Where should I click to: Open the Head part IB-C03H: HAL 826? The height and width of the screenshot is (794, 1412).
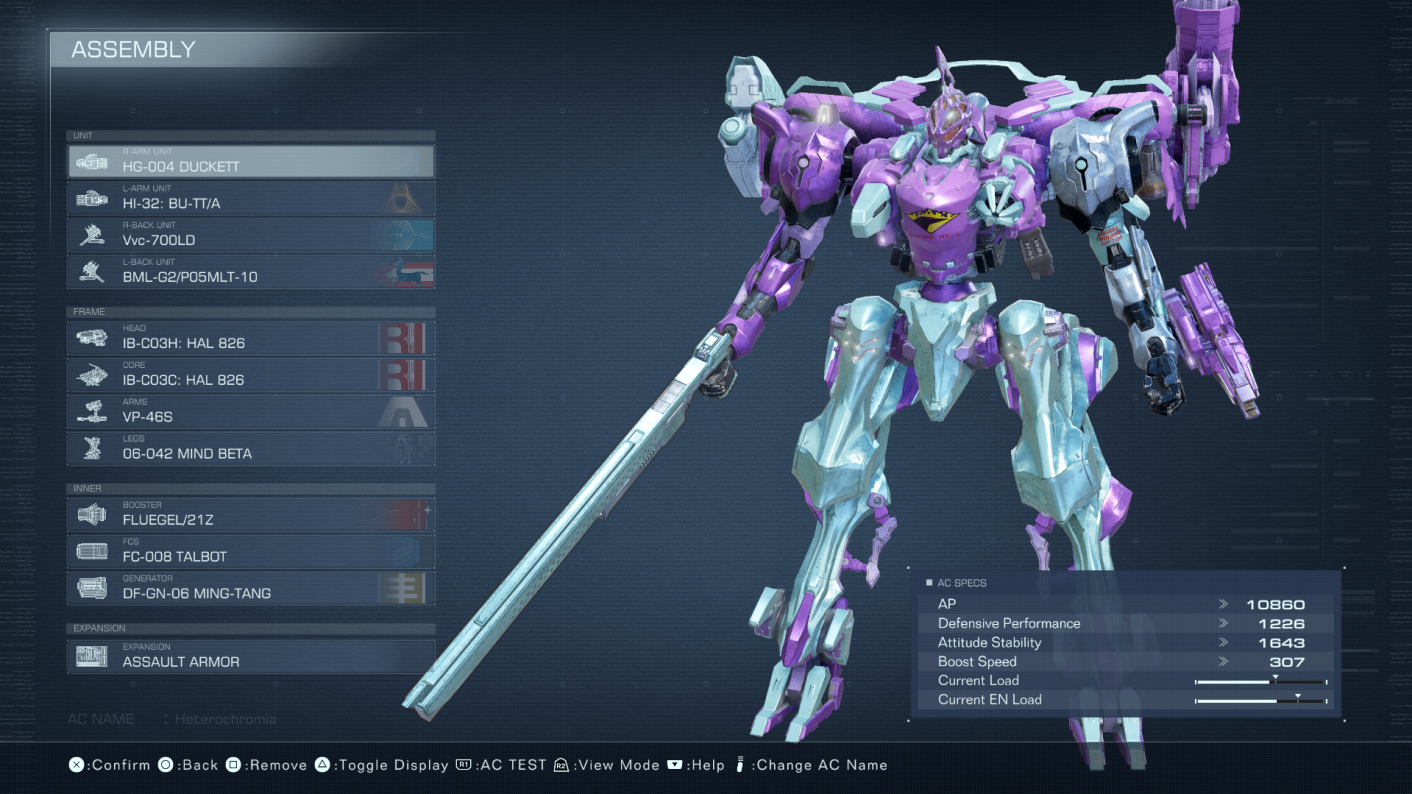coord(250,338)
